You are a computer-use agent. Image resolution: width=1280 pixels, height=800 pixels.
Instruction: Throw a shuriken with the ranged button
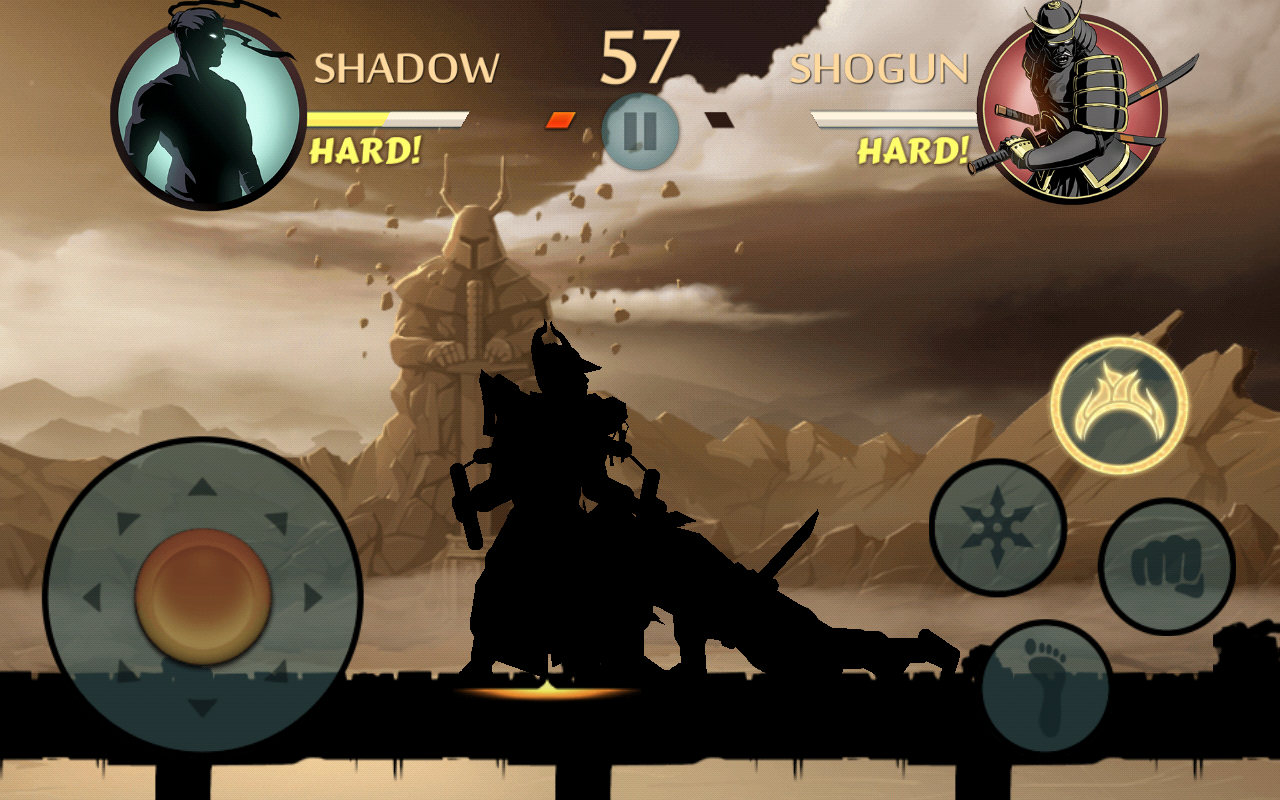[x=997, y=526]
